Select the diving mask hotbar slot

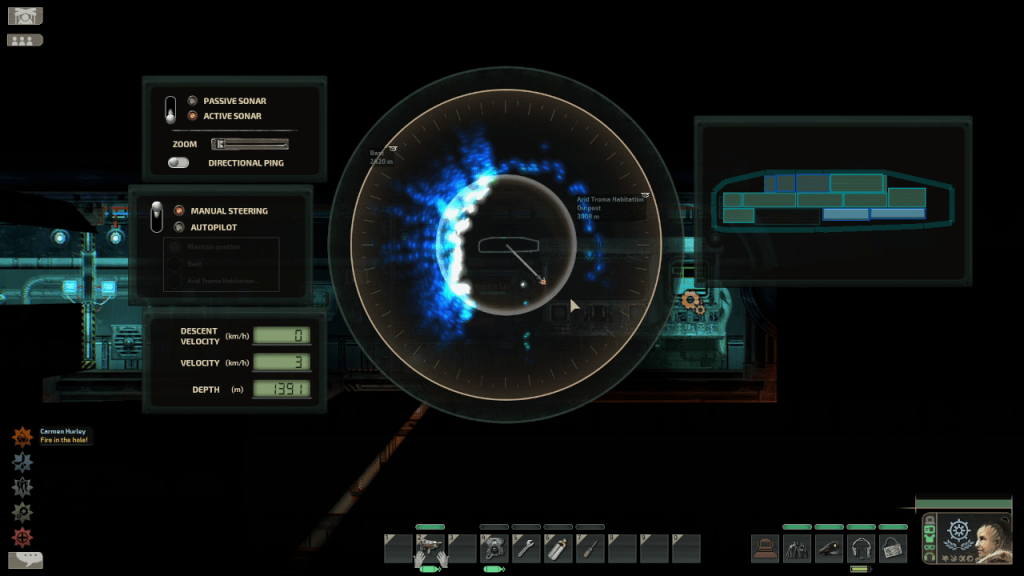pos(494,548)
